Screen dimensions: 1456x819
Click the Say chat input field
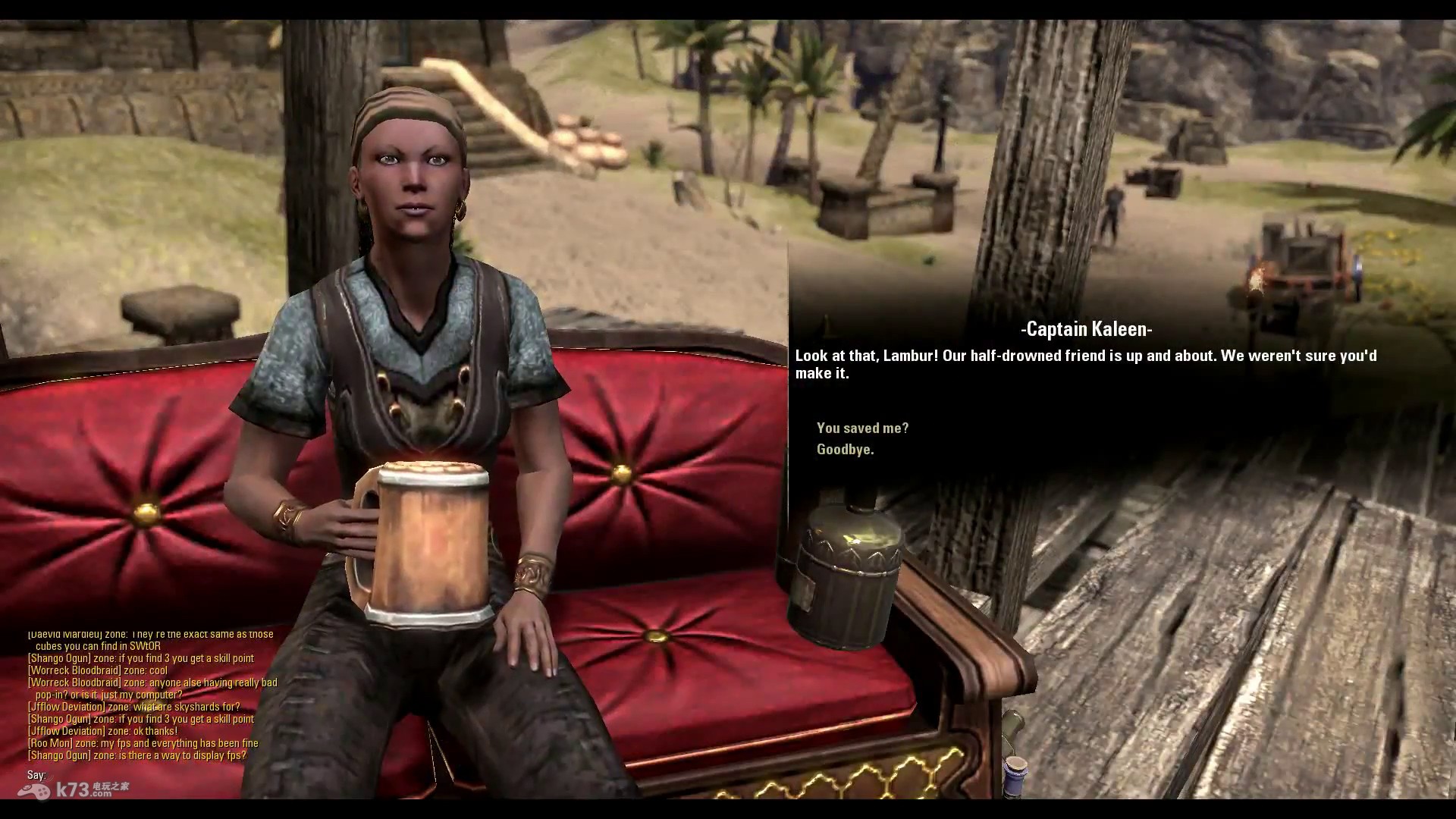[152, 775]
